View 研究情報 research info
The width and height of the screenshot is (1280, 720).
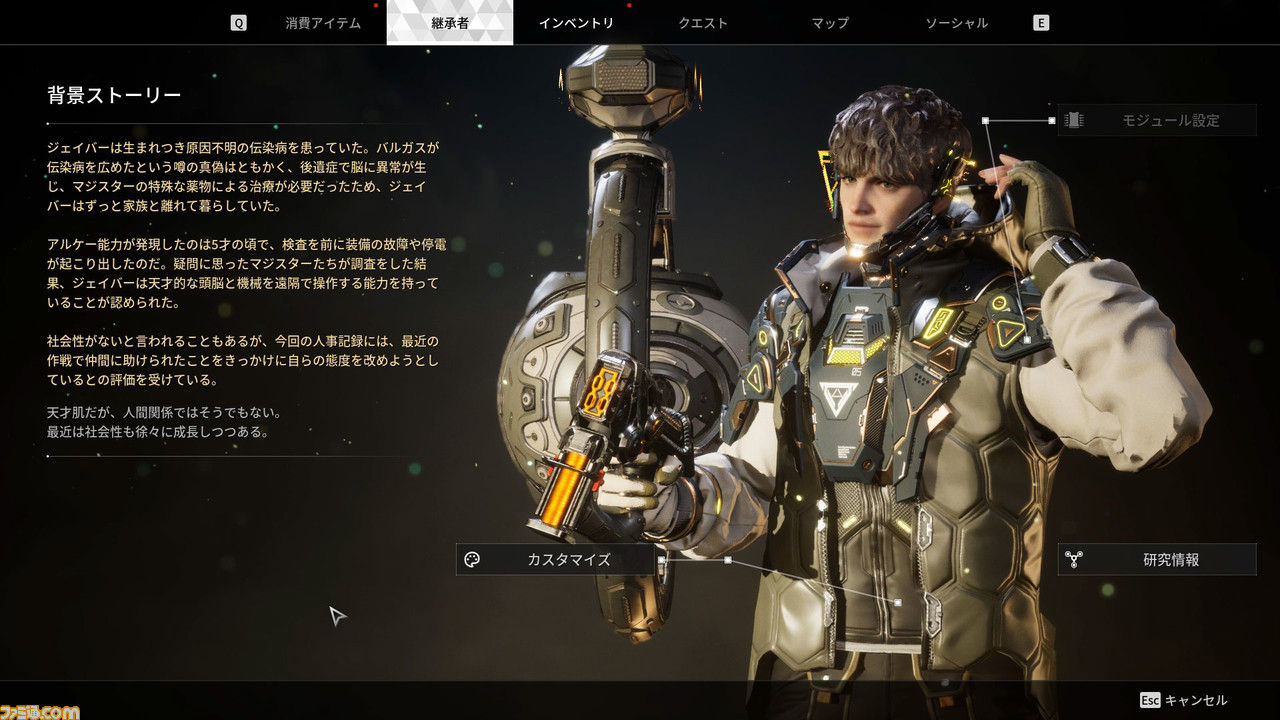[x=1157, y=560]
